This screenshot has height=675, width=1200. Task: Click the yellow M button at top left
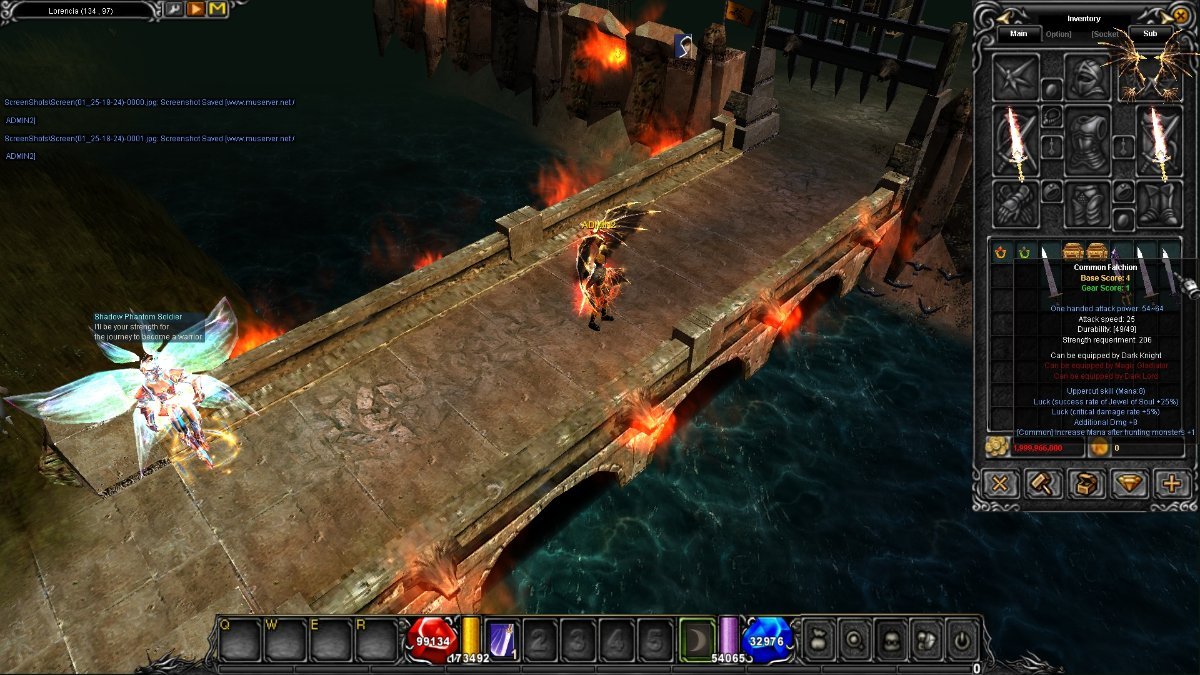[217, 9]
